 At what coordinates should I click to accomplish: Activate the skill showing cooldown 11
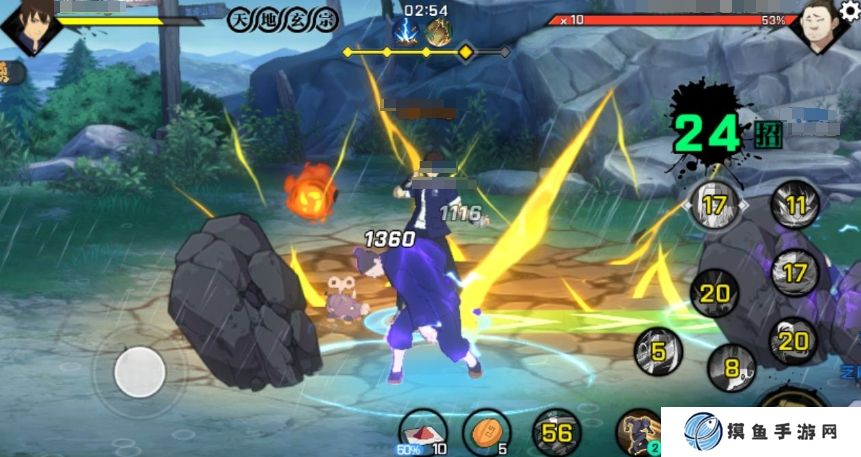796,206
